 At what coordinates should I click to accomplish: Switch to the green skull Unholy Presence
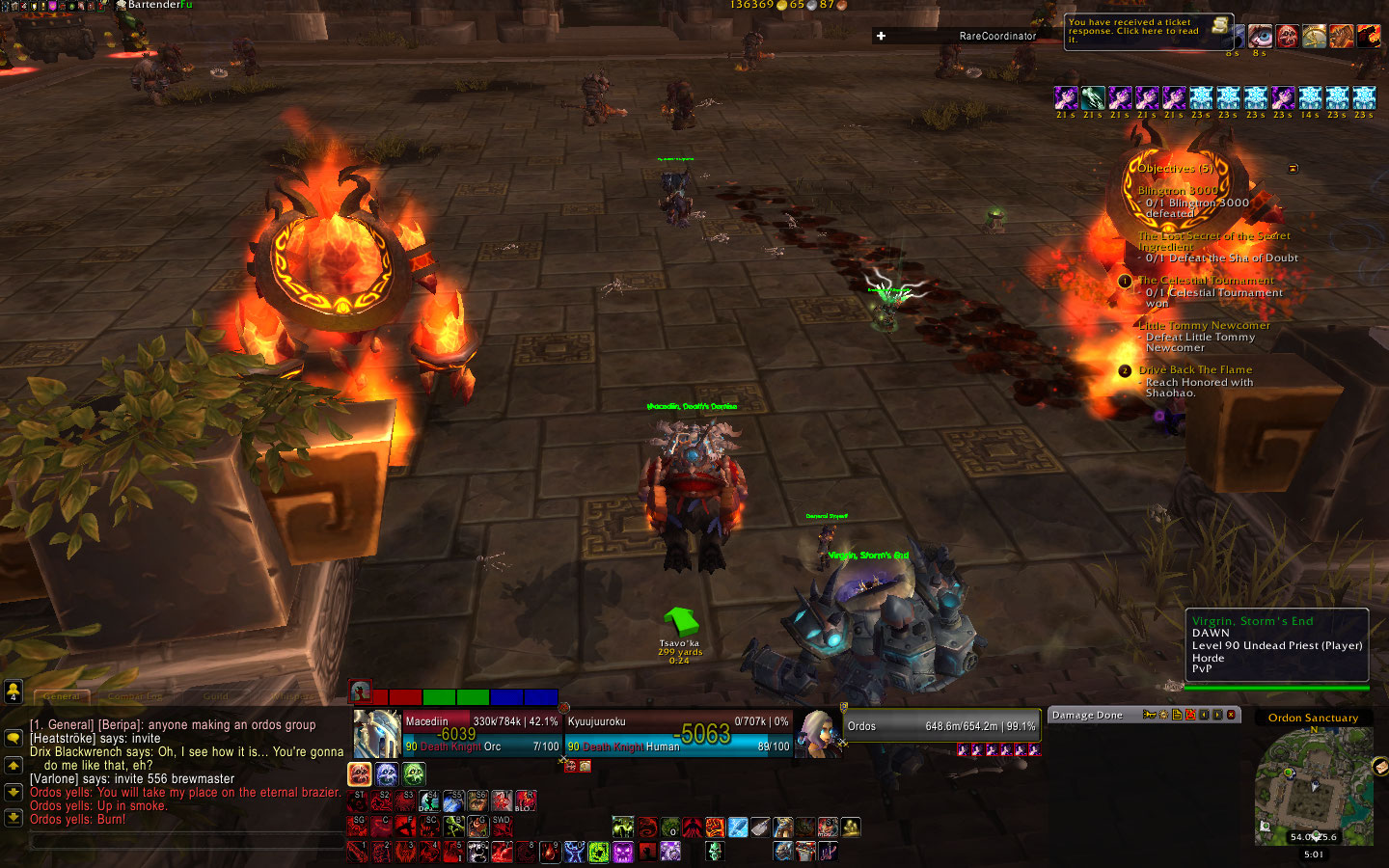pyautogui.click(x=414, y=773)
